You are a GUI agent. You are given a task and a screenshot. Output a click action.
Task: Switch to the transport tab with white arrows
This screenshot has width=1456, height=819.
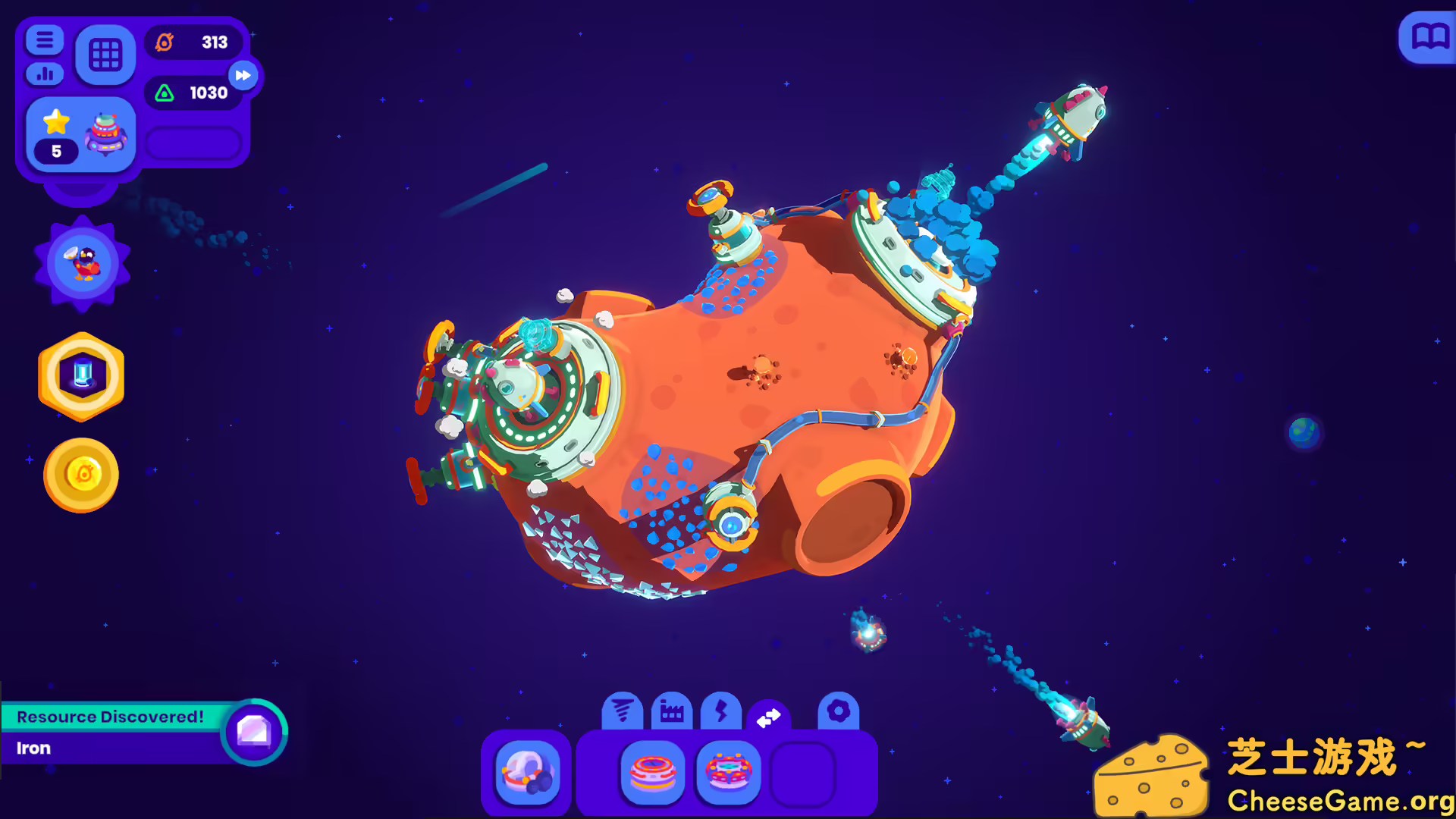coord(769,713)
